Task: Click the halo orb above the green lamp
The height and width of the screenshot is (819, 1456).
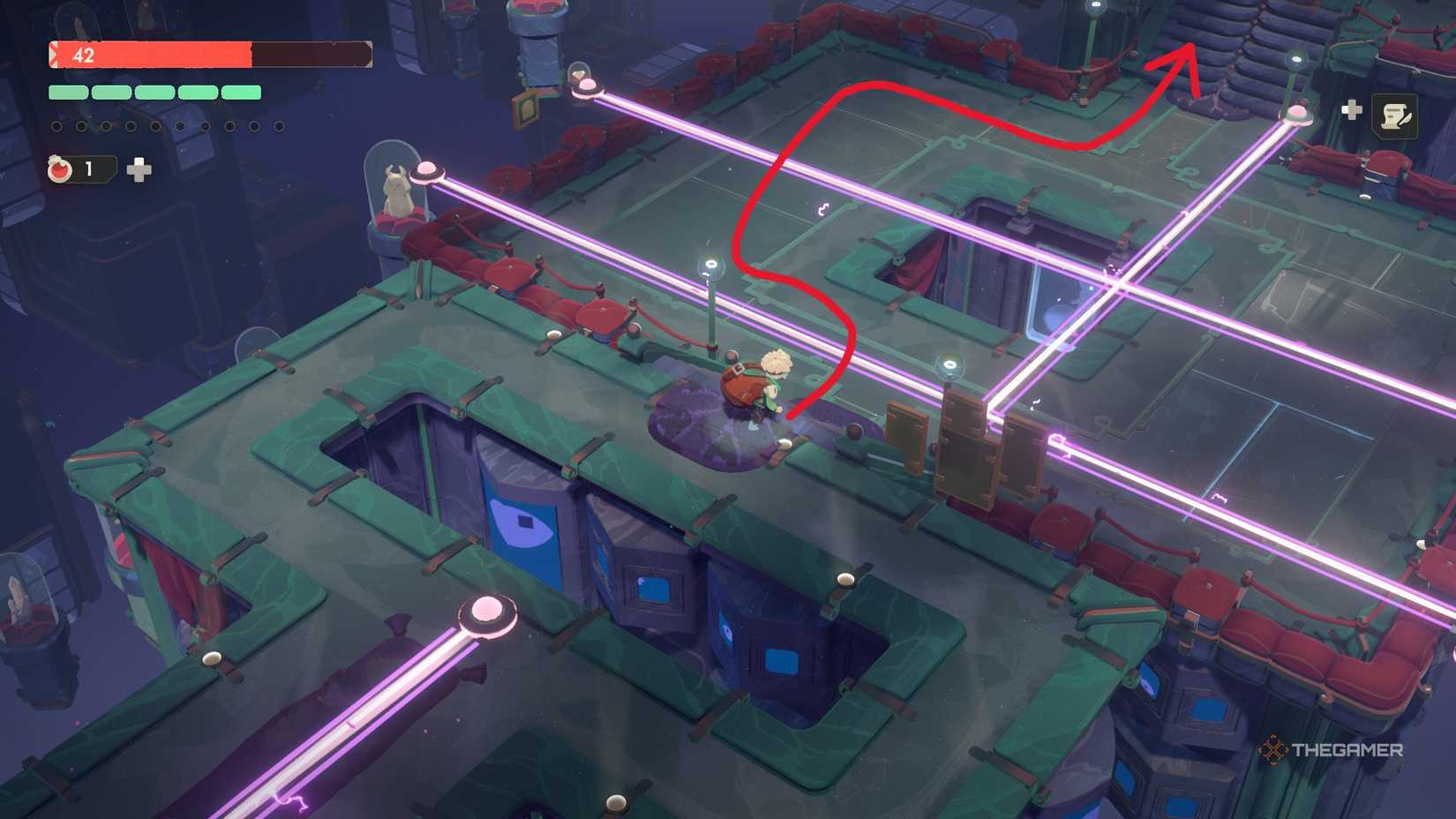Action: click(x=710, y=265)
